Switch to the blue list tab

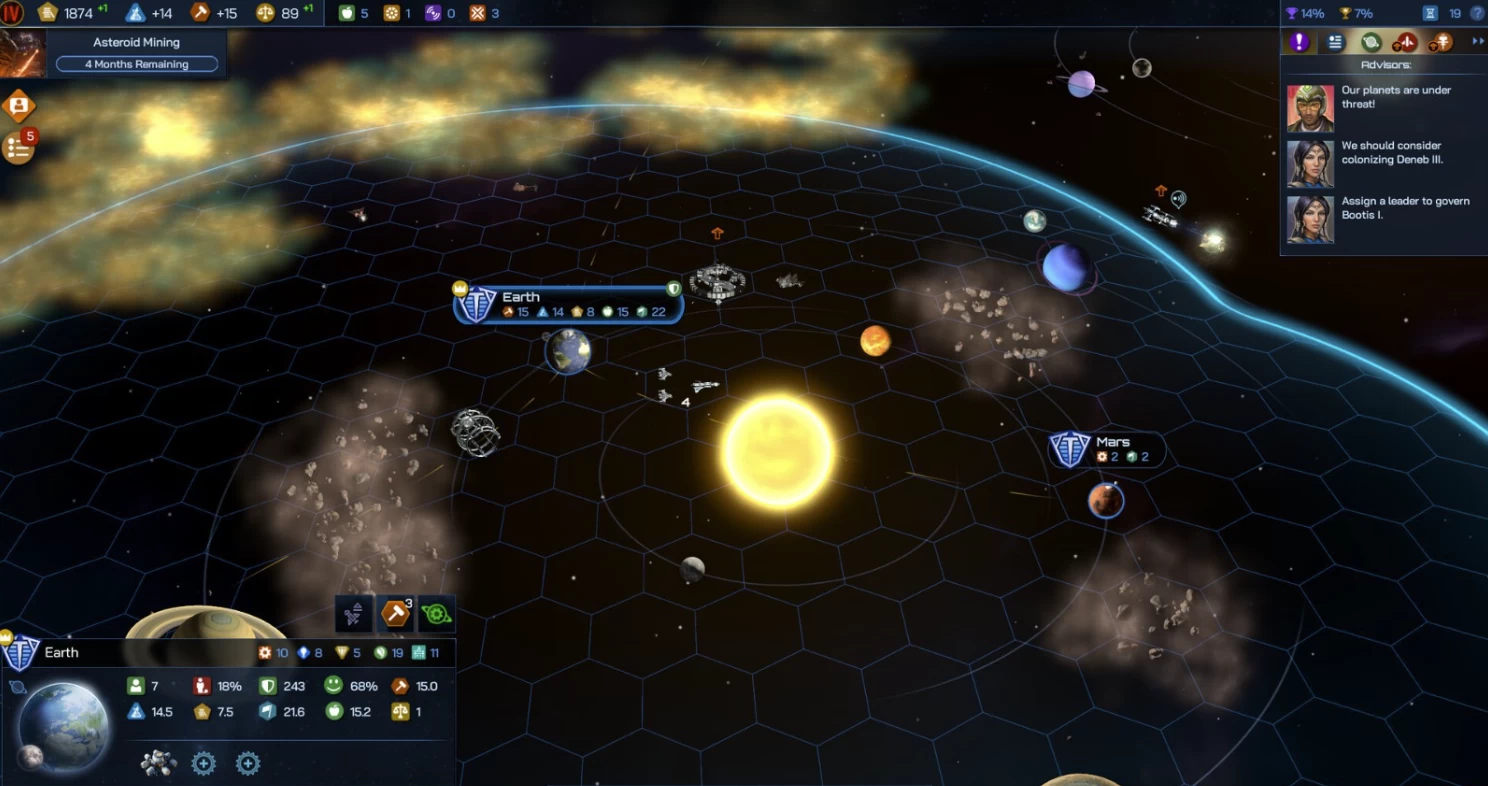[x=1335, y=42]
